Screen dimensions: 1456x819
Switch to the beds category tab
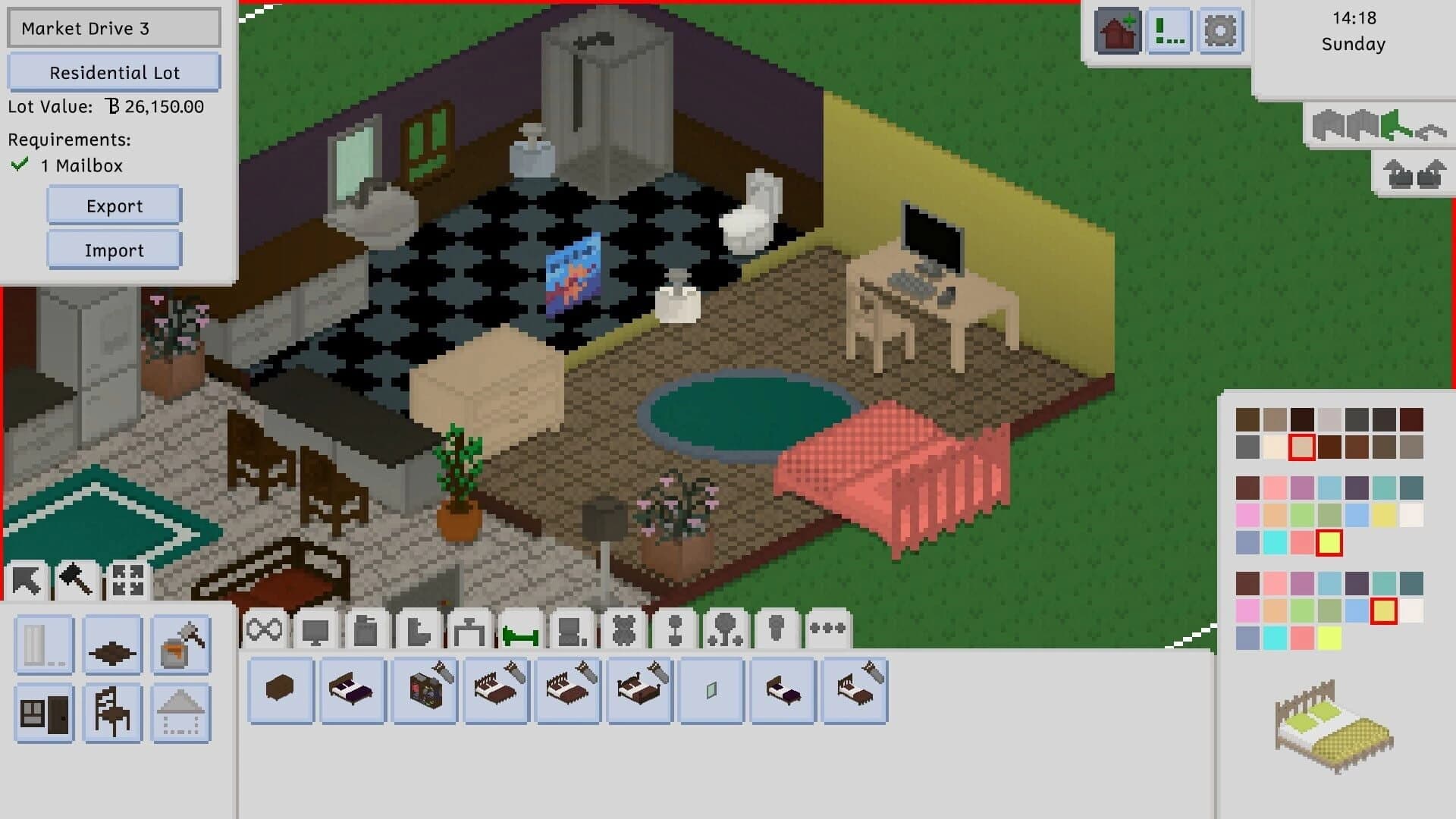click(519, 628)
